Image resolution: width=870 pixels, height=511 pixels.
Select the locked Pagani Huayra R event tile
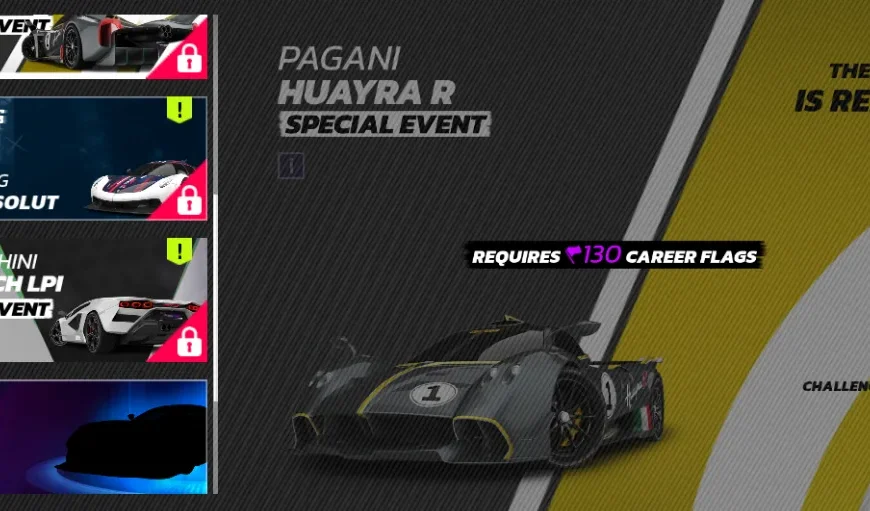[103, 43]
